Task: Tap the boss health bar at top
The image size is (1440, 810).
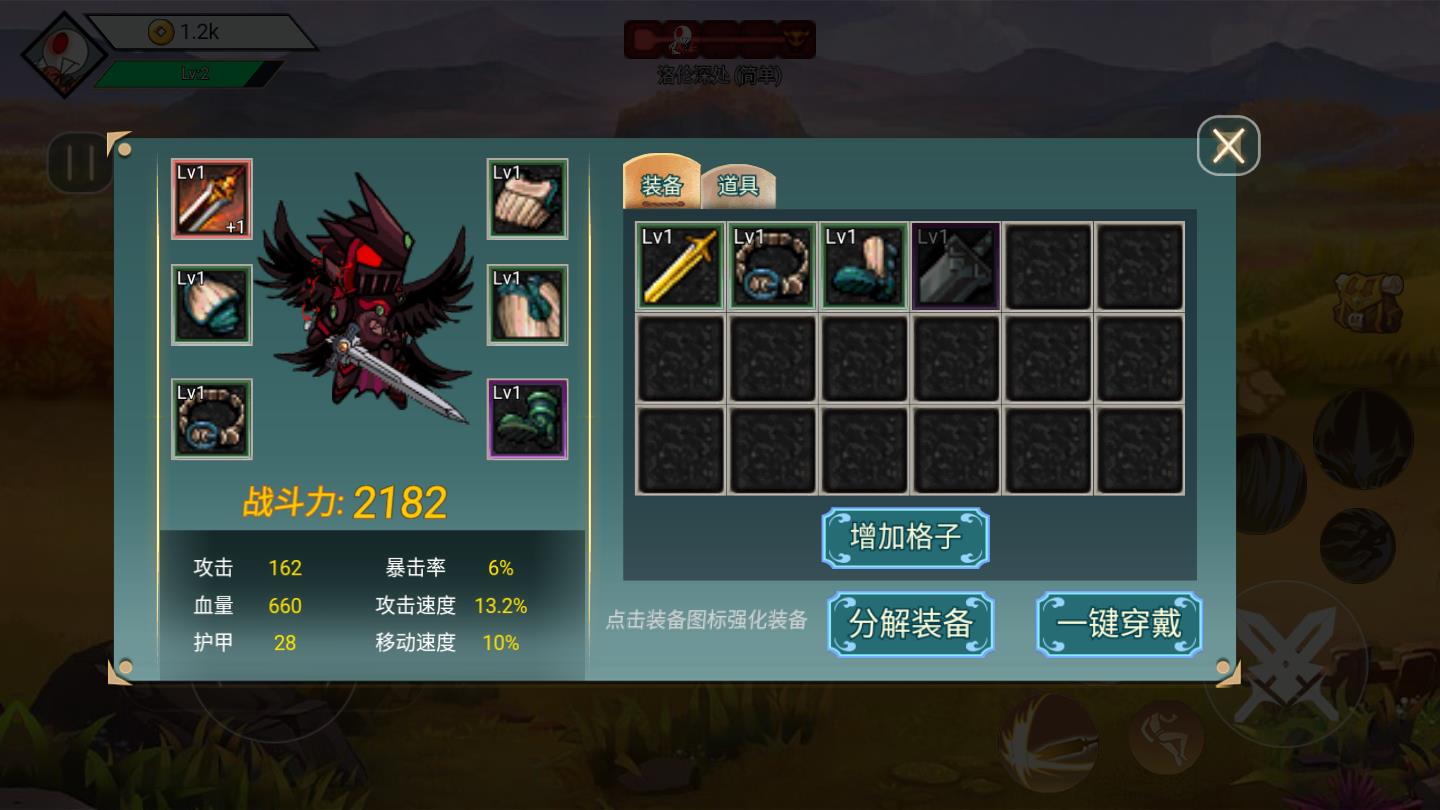Action: click(720, 39)
